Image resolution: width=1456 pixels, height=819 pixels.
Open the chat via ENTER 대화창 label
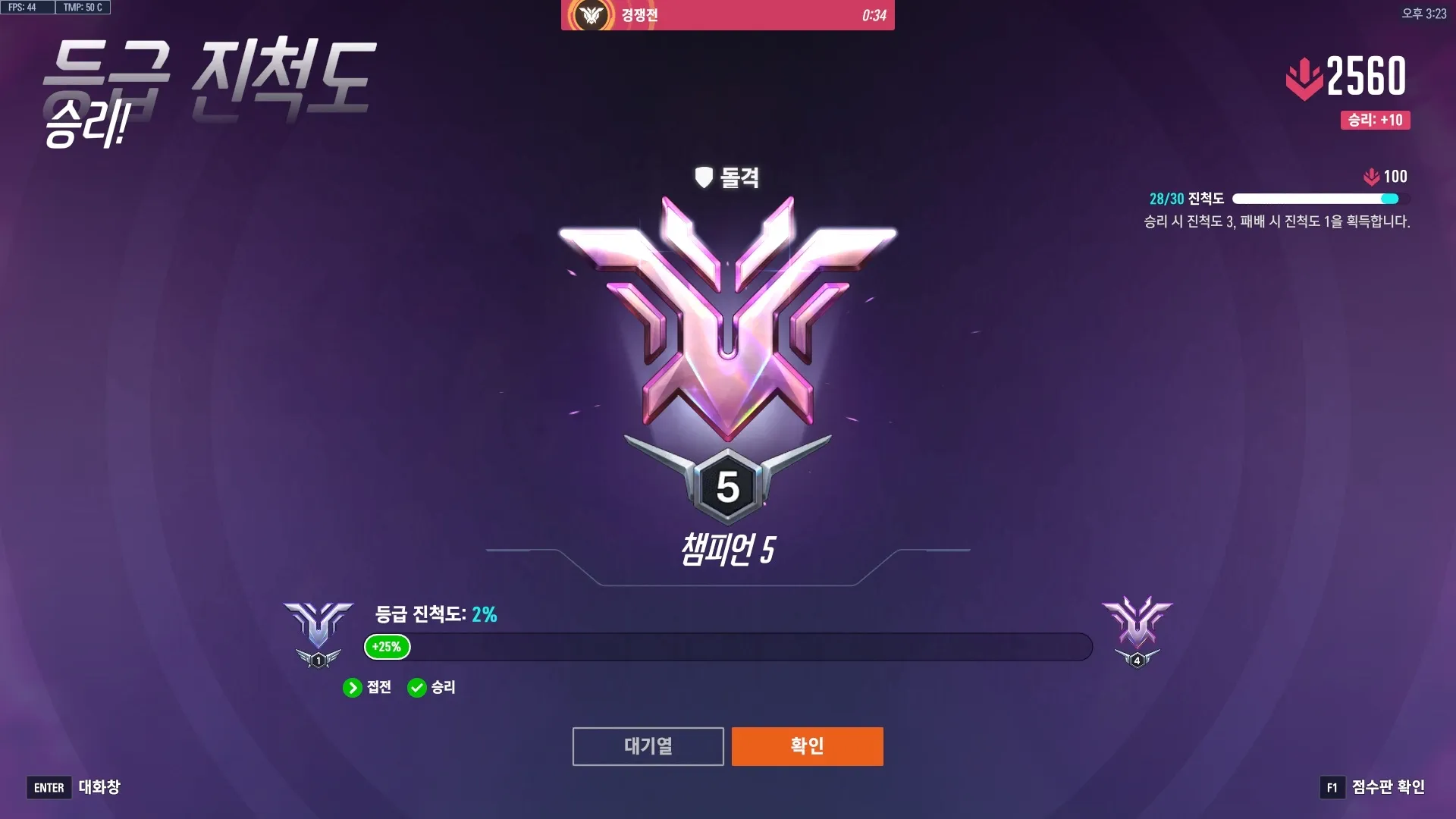coord(74,788)
